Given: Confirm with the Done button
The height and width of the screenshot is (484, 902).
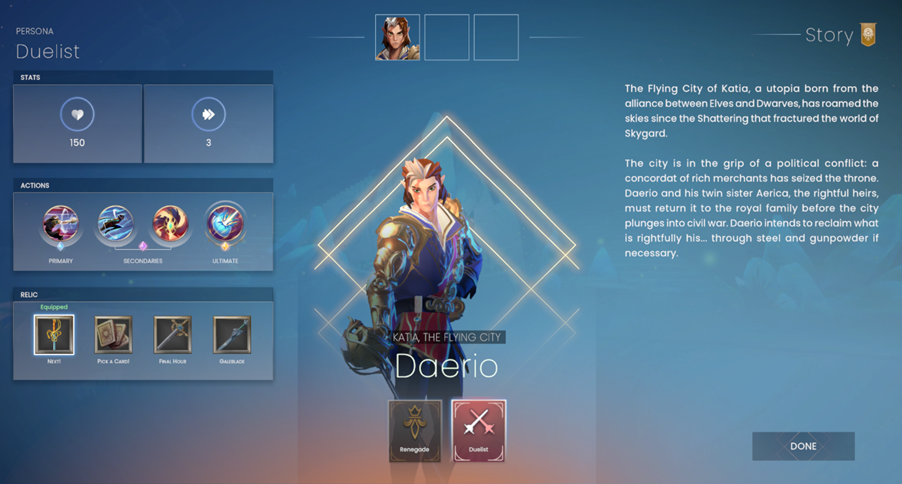Looking at the screenshot, I should point(803,446).
